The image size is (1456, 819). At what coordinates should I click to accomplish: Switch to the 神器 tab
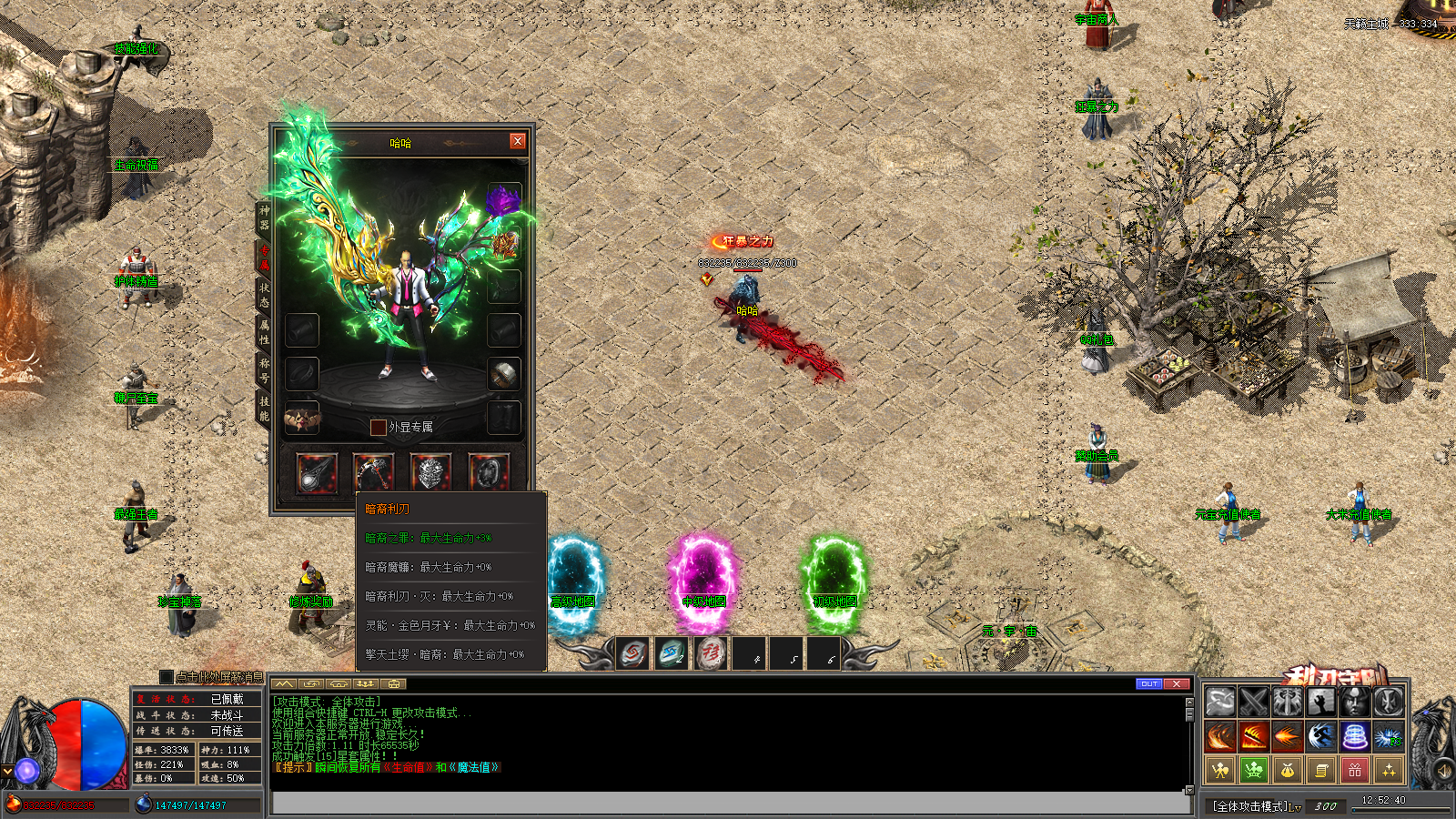(x=264, y=217)
